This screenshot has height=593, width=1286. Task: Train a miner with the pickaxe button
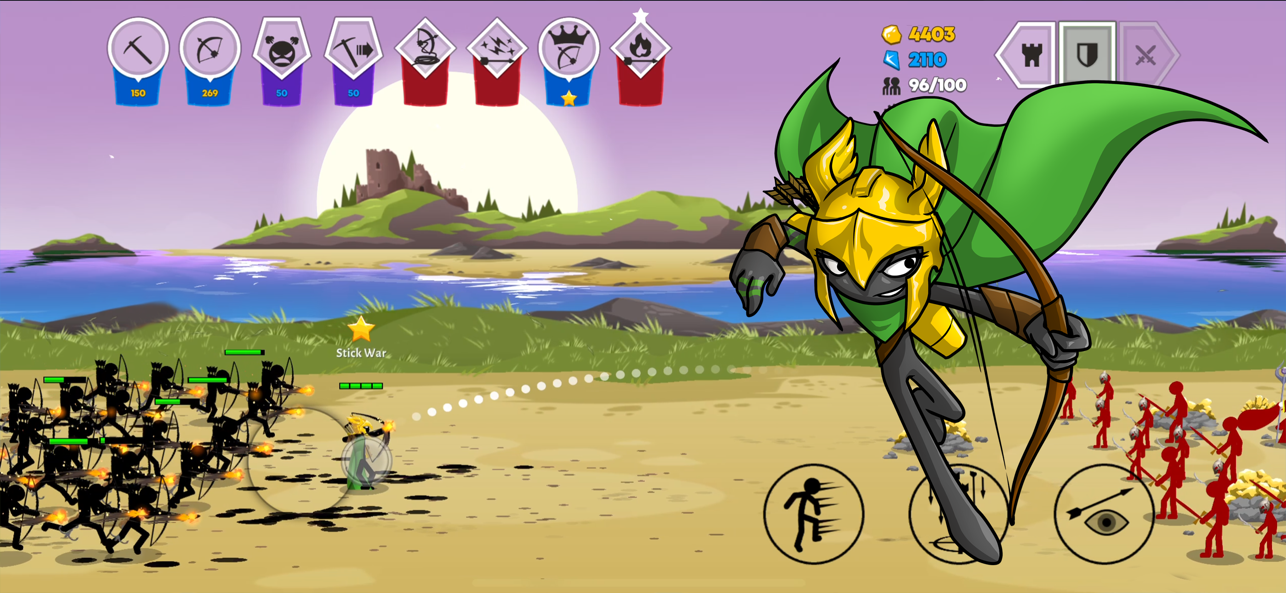pos(138,50)
